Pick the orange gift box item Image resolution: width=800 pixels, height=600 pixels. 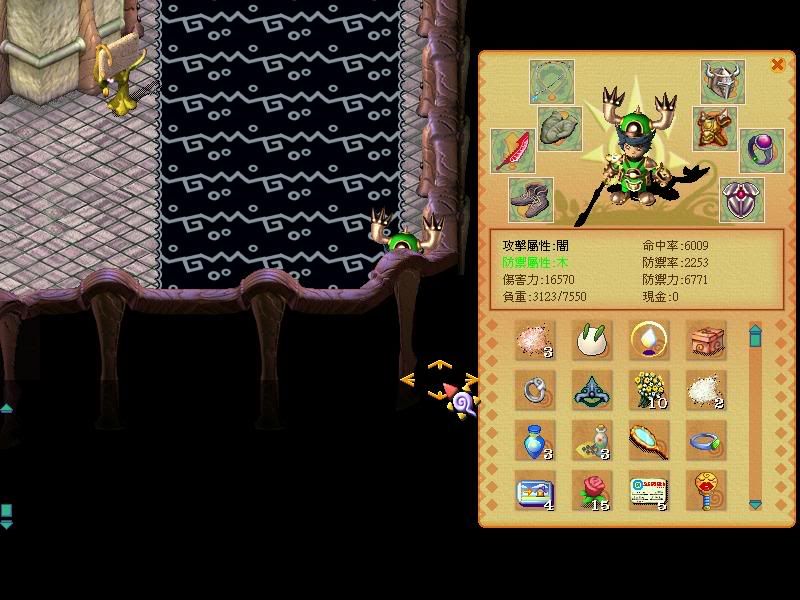[706, 341]
